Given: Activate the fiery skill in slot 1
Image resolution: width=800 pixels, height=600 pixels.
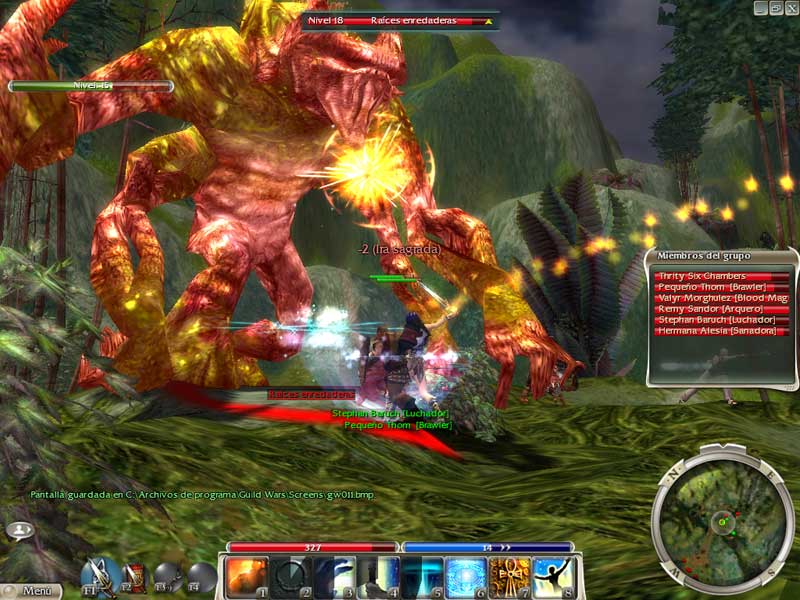Looking at the screenshot, I should click(246, 577).
